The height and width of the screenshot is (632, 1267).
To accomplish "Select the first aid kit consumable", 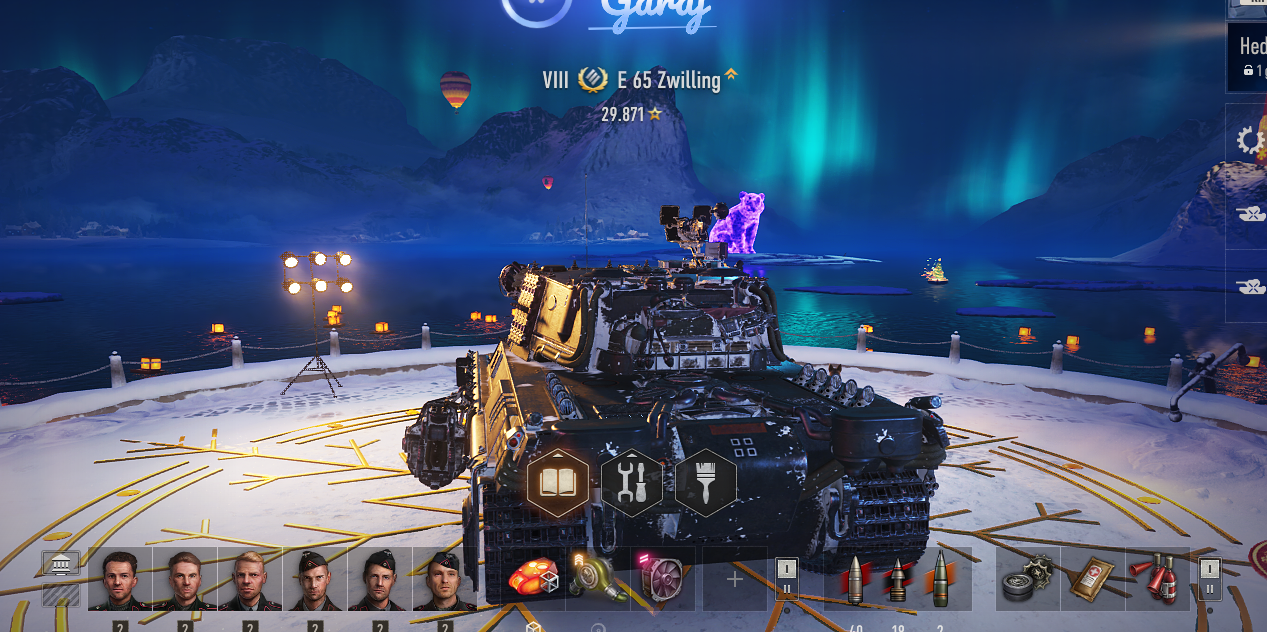I will (x=1091, y=579).
